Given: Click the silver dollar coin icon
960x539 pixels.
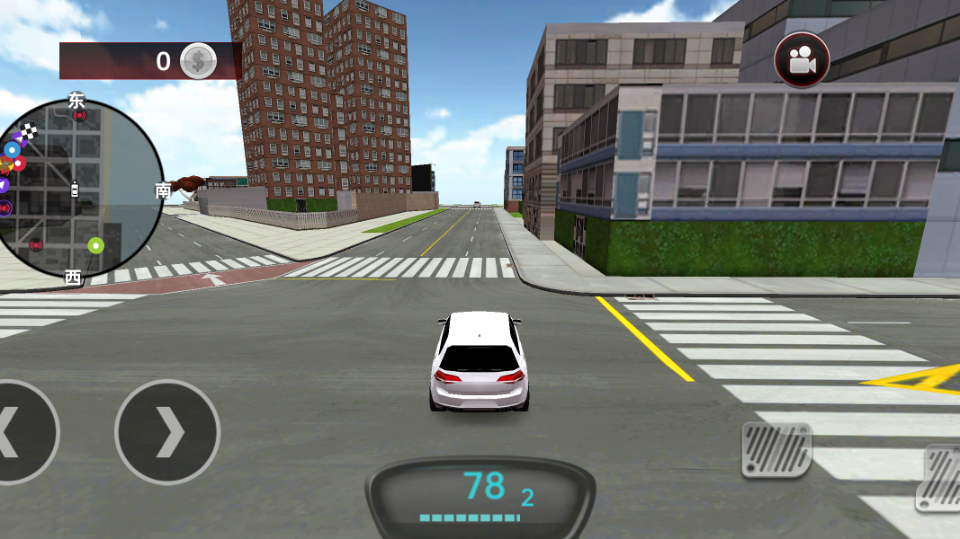Looking at the screenshot, I should [x=198, y=61].
